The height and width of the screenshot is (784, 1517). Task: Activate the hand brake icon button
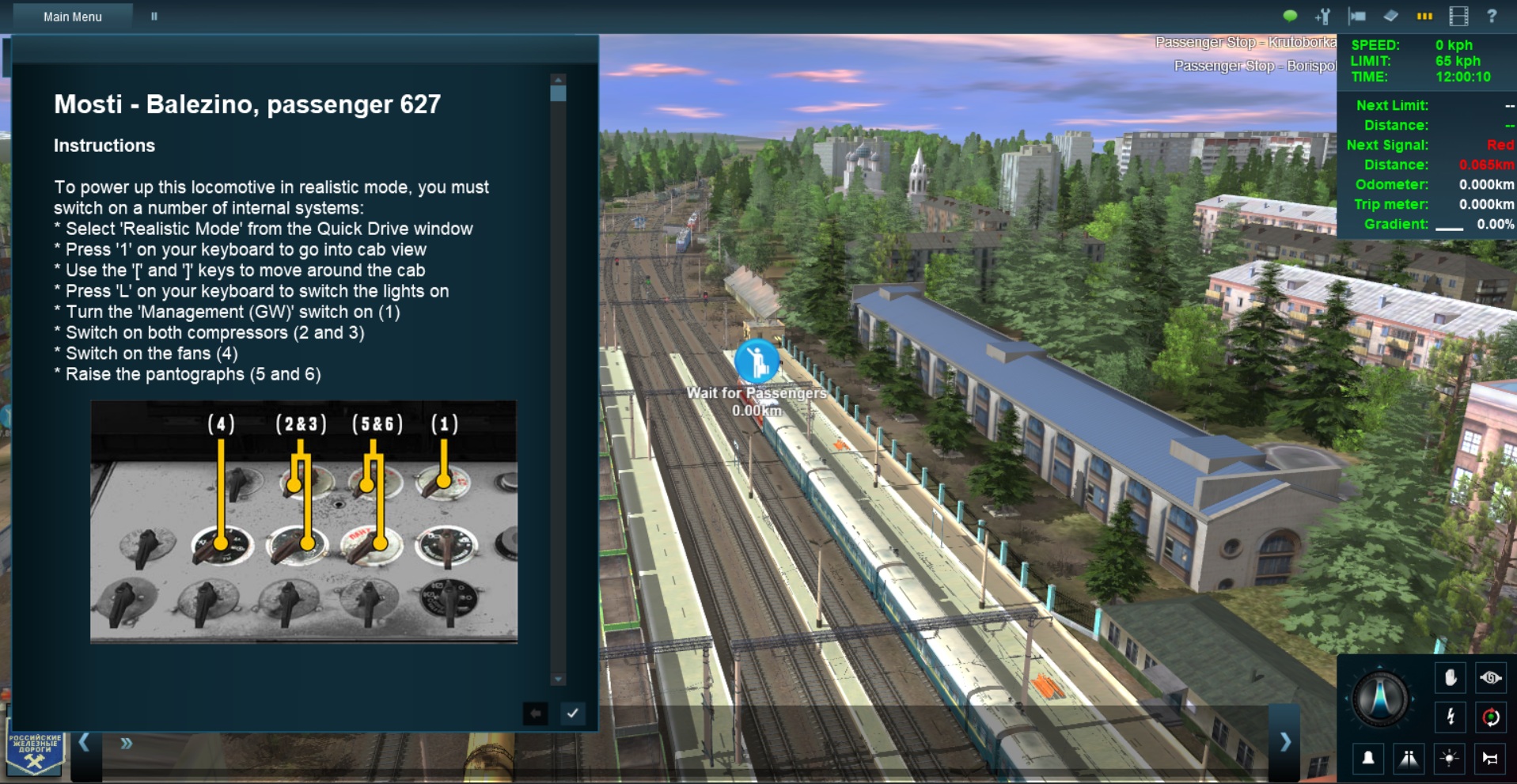(1450, 678)
